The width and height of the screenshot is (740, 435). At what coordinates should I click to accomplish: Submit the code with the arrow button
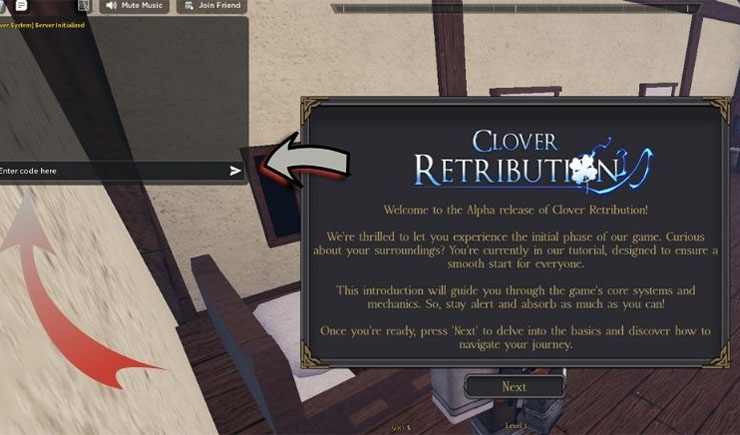coord(235,171)
